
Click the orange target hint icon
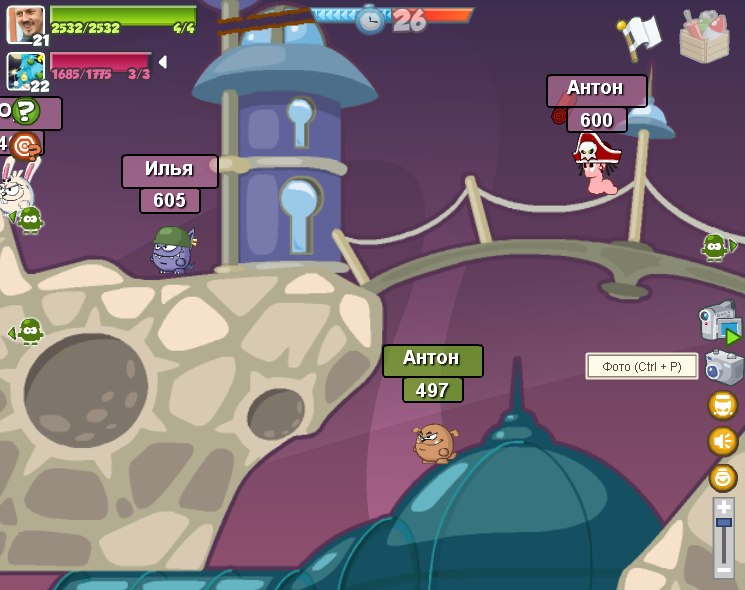(25, 146)
